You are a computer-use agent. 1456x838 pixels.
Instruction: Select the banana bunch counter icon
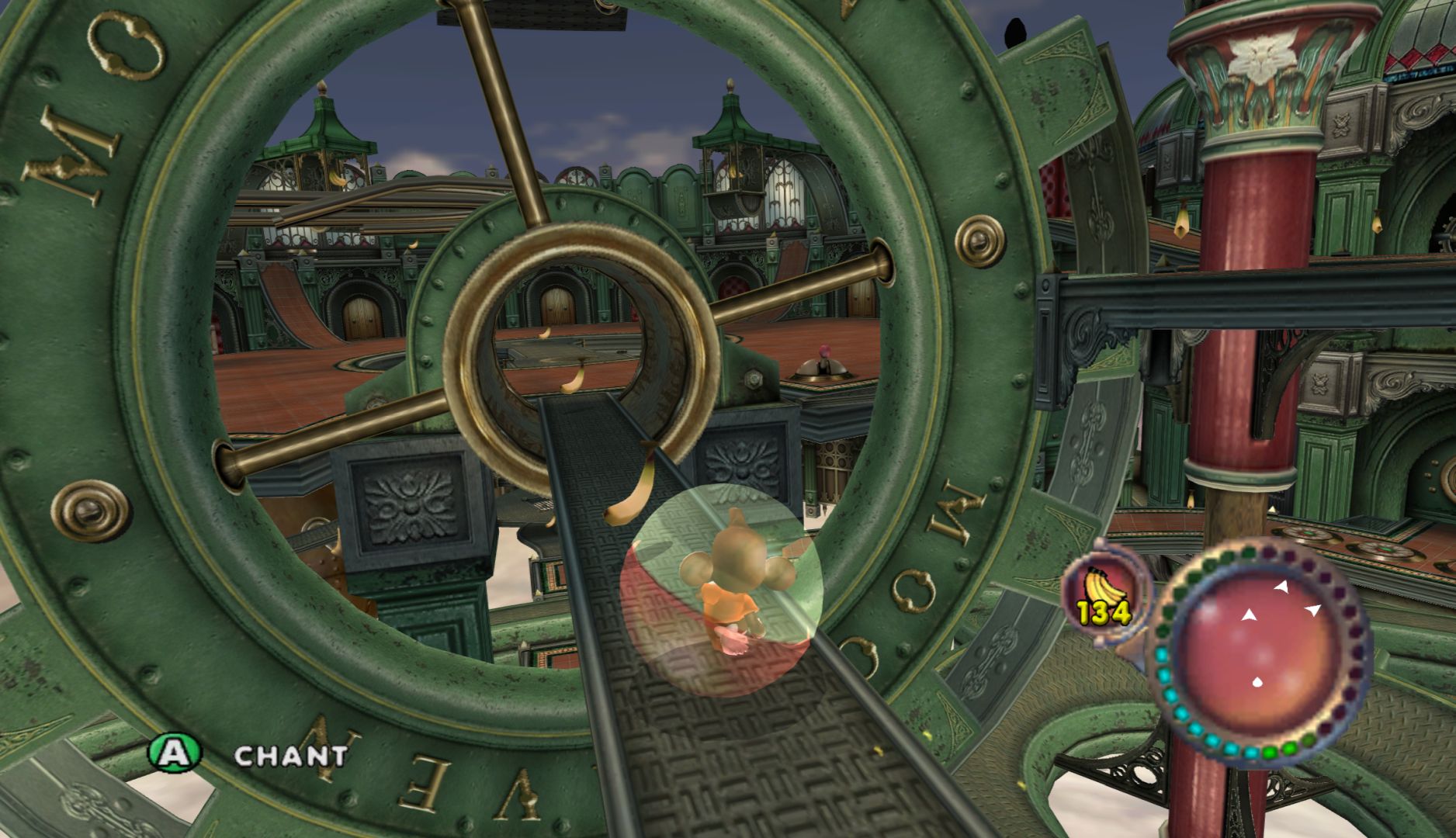(1103, 593)
